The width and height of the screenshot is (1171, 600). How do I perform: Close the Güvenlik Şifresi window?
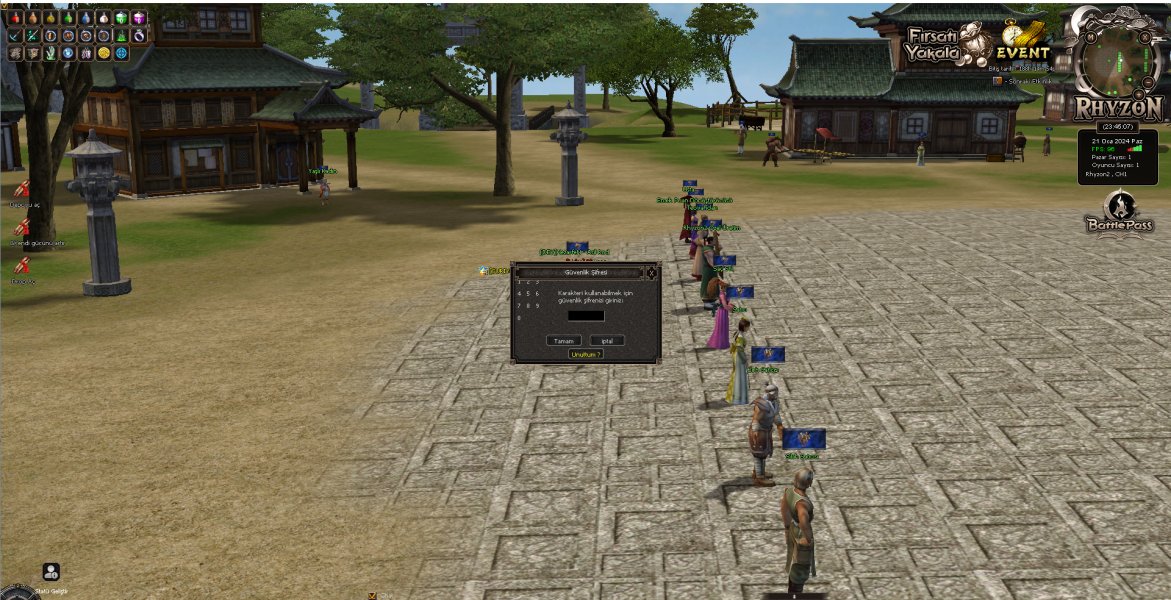point(651,272)
